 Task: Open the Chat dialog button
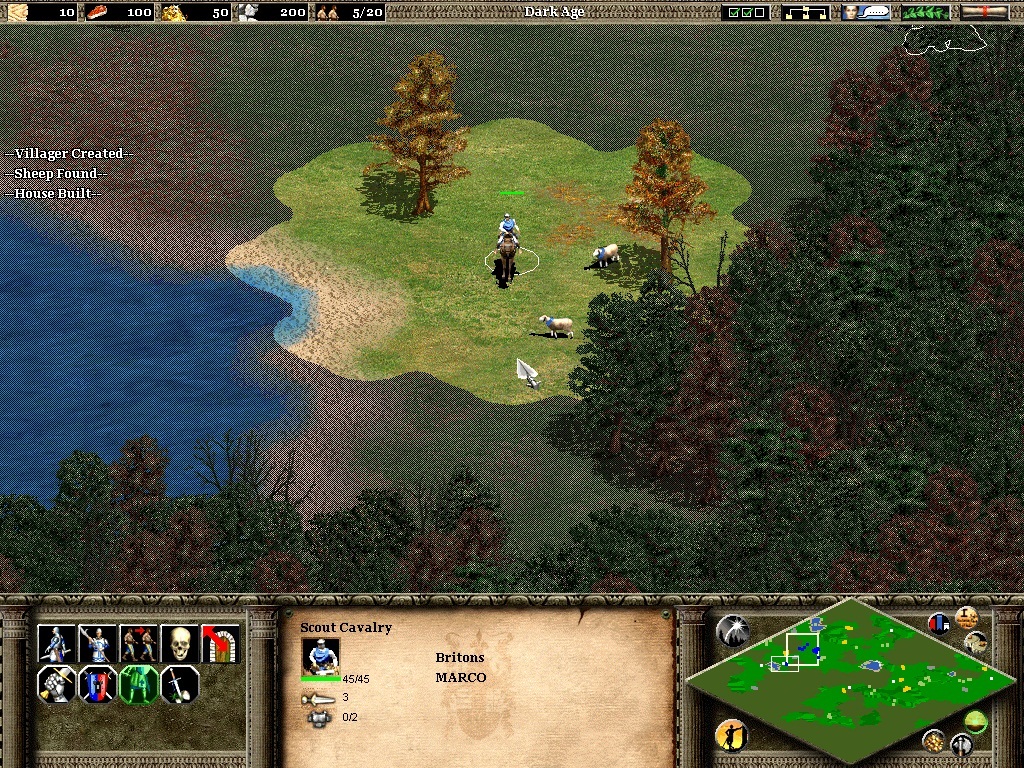[866, 12]
